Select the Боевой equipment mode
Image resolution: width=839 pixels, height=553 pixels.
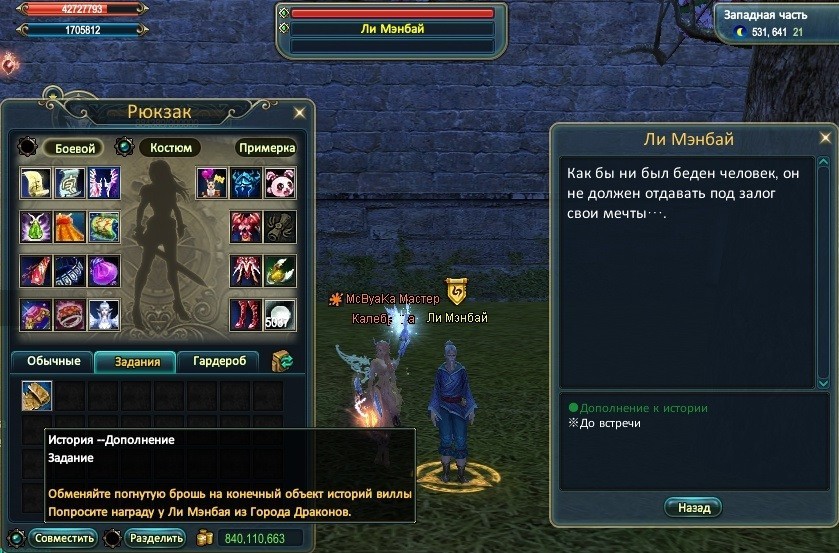(71, 148)
